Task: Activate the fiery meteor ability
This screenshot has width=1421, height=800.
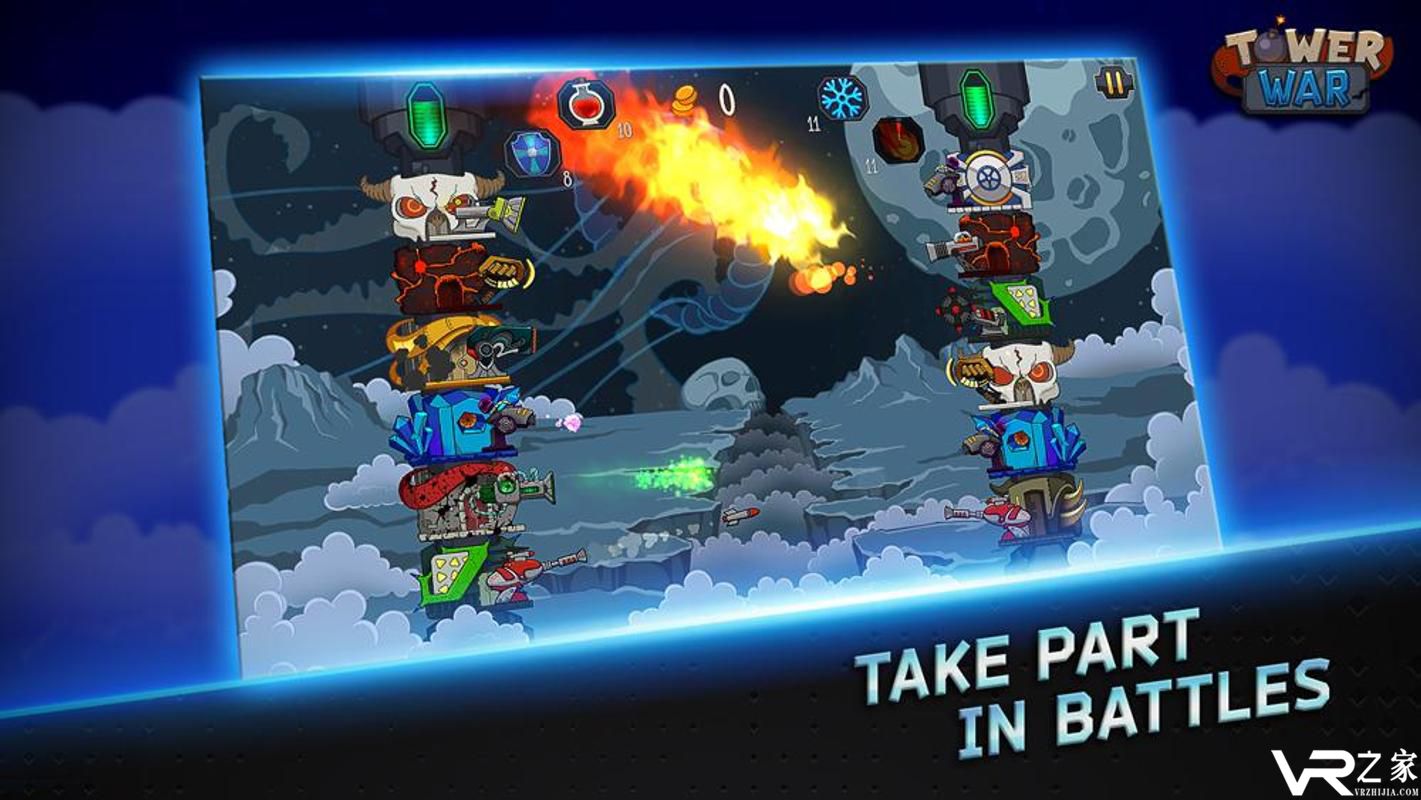Action: pyautogui.click(x=897, y=140)
